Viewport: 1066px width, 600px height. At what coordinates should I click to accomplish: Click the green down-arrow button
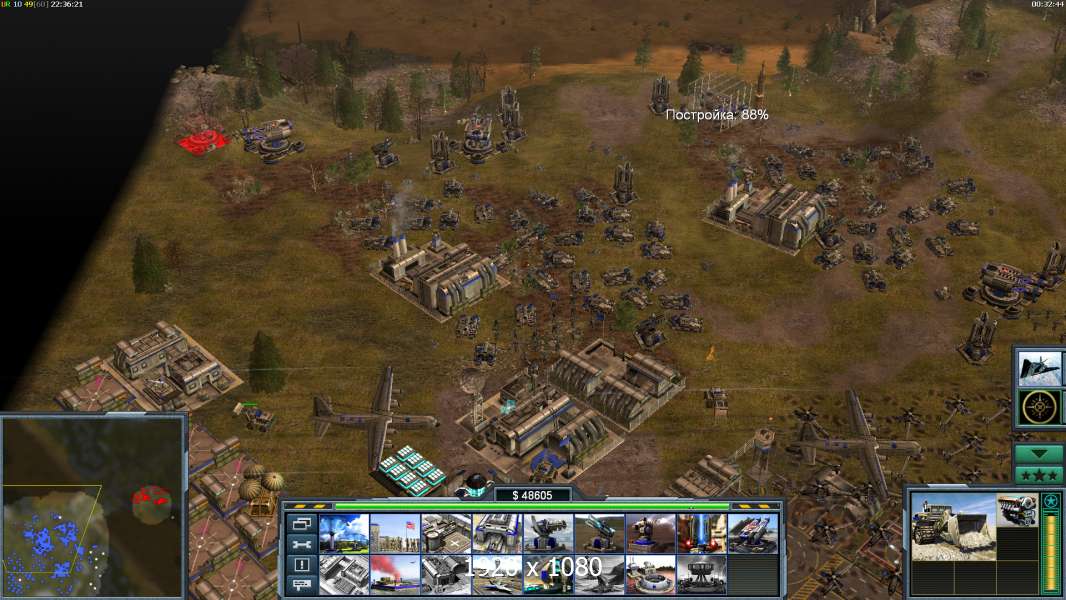click(1039, 453)
